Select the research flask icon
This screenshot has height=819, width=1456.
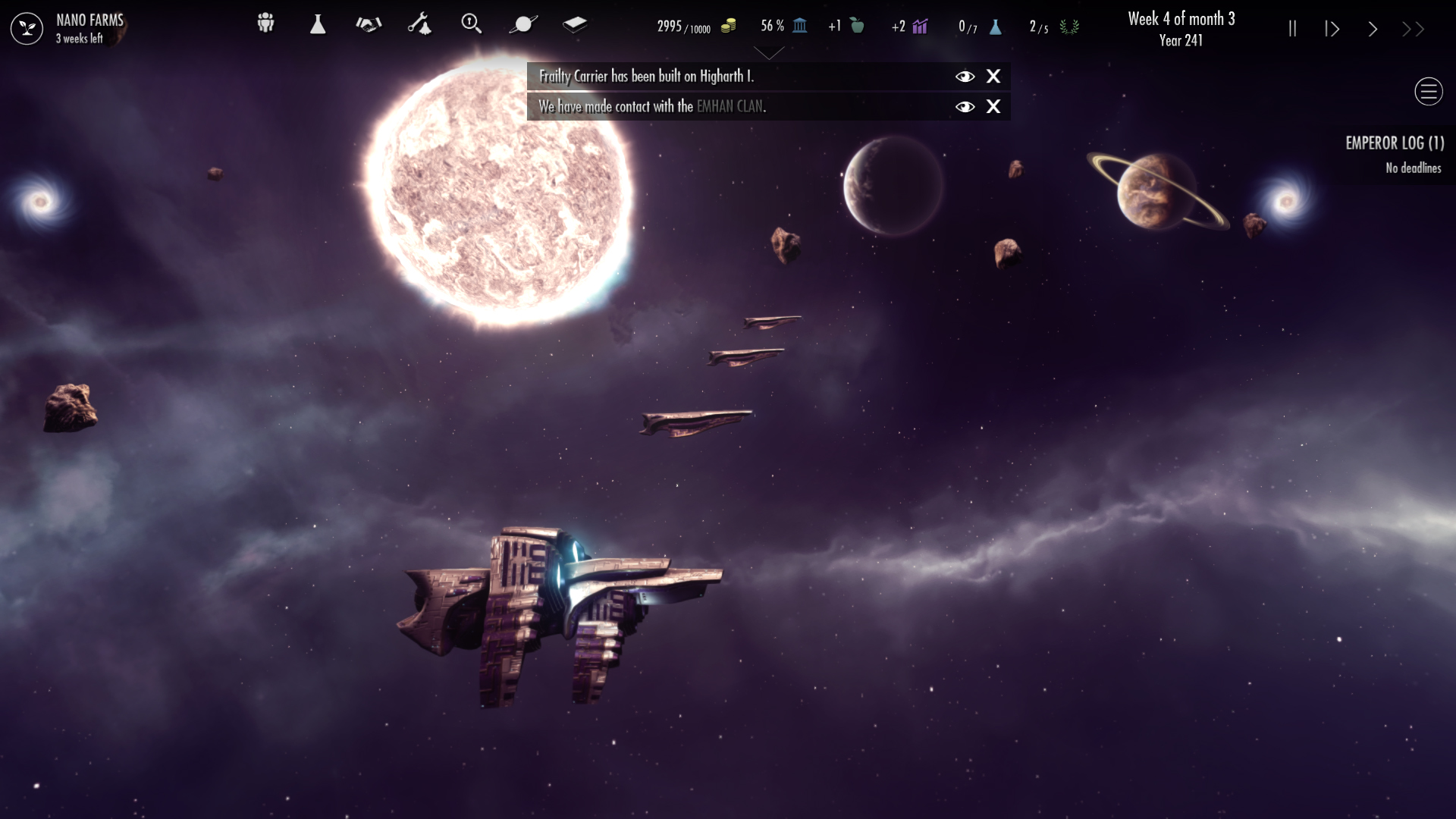pyautogui.click(x=317, y=24)
